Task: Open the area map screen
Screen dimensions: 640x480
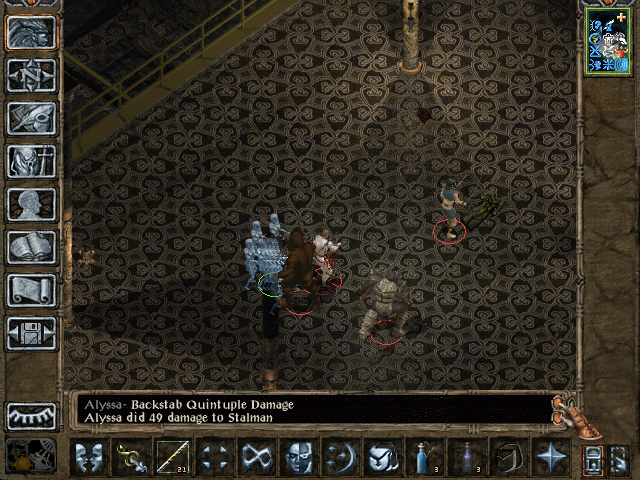Action: point(32,76)
